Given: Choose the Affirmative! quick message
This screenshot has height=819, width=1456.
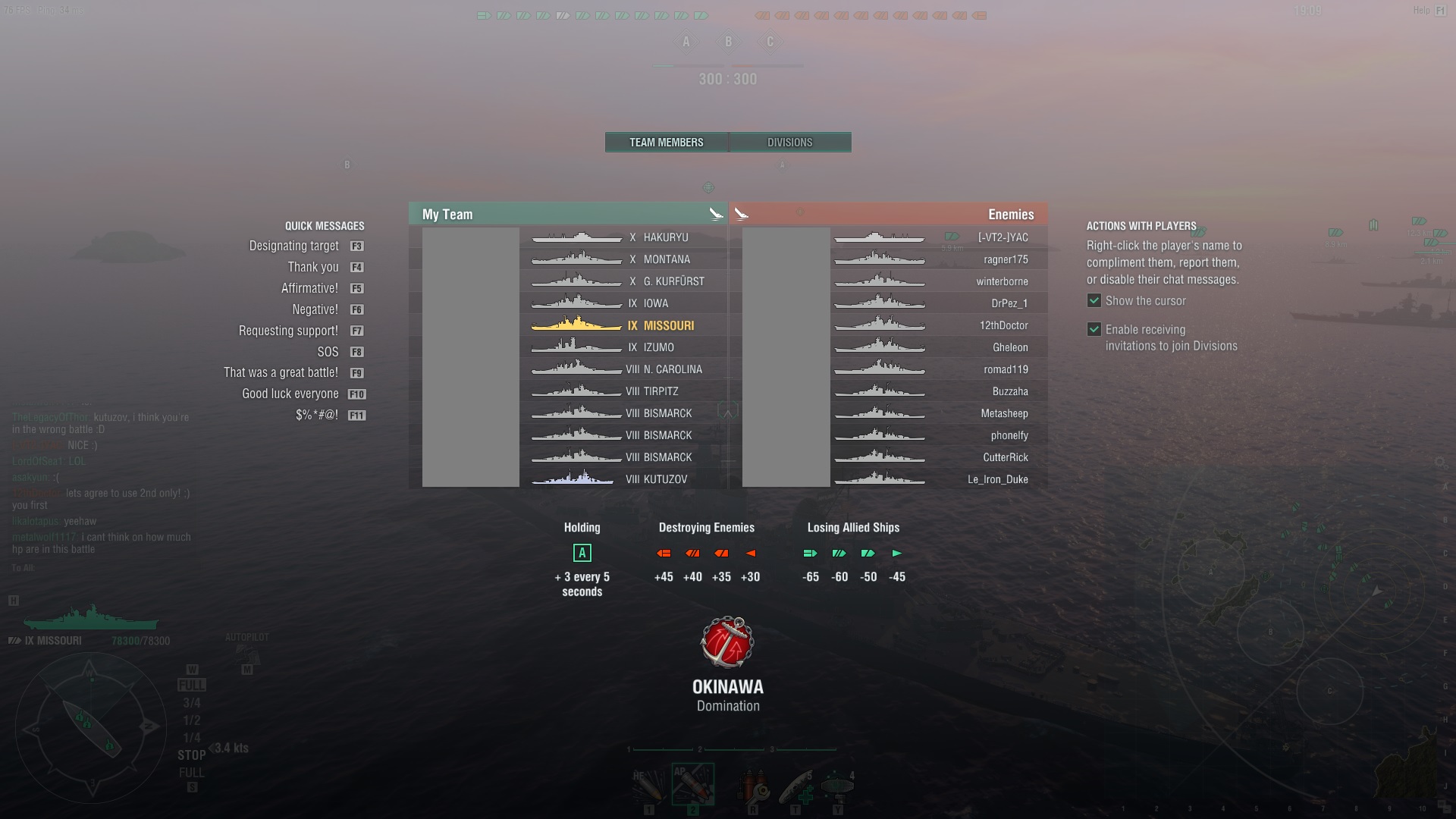Looking at the screenshot, I should [x=309, y=289].
